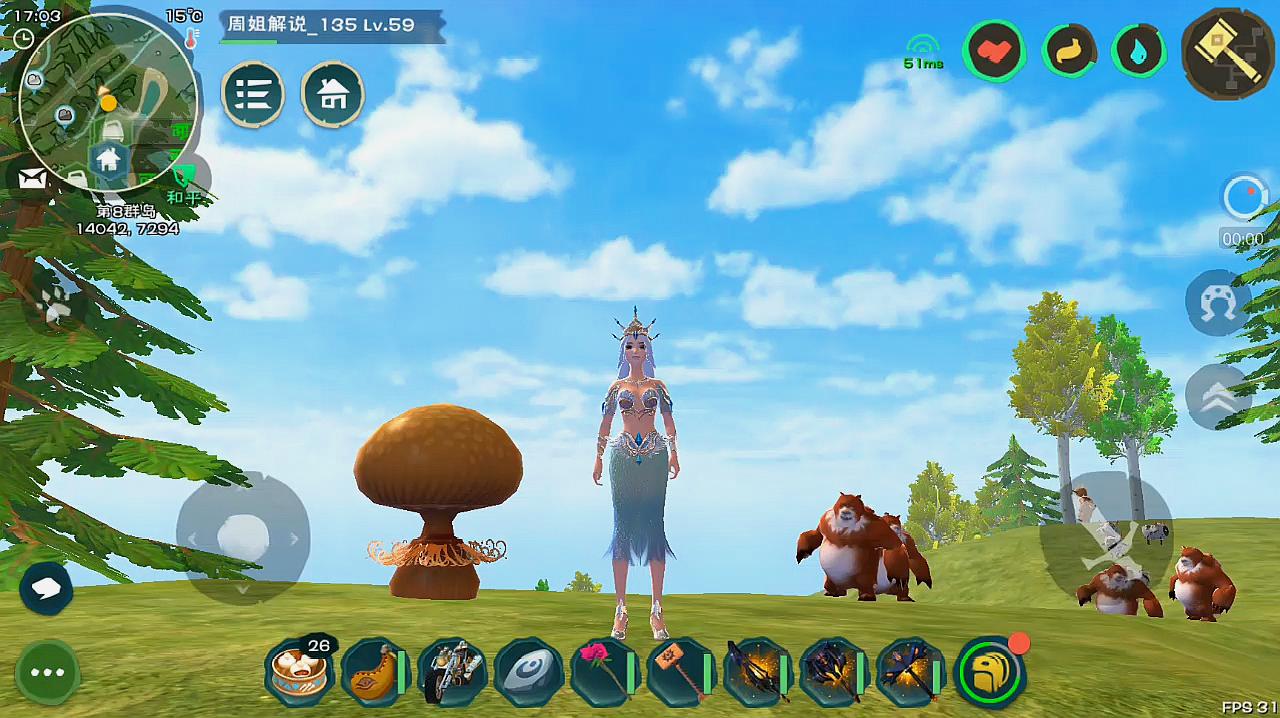The height and width of the screenshot is (718, 1280).
Task: Select the steamed buns hotbar slot
Action: [x=299, y=672]
